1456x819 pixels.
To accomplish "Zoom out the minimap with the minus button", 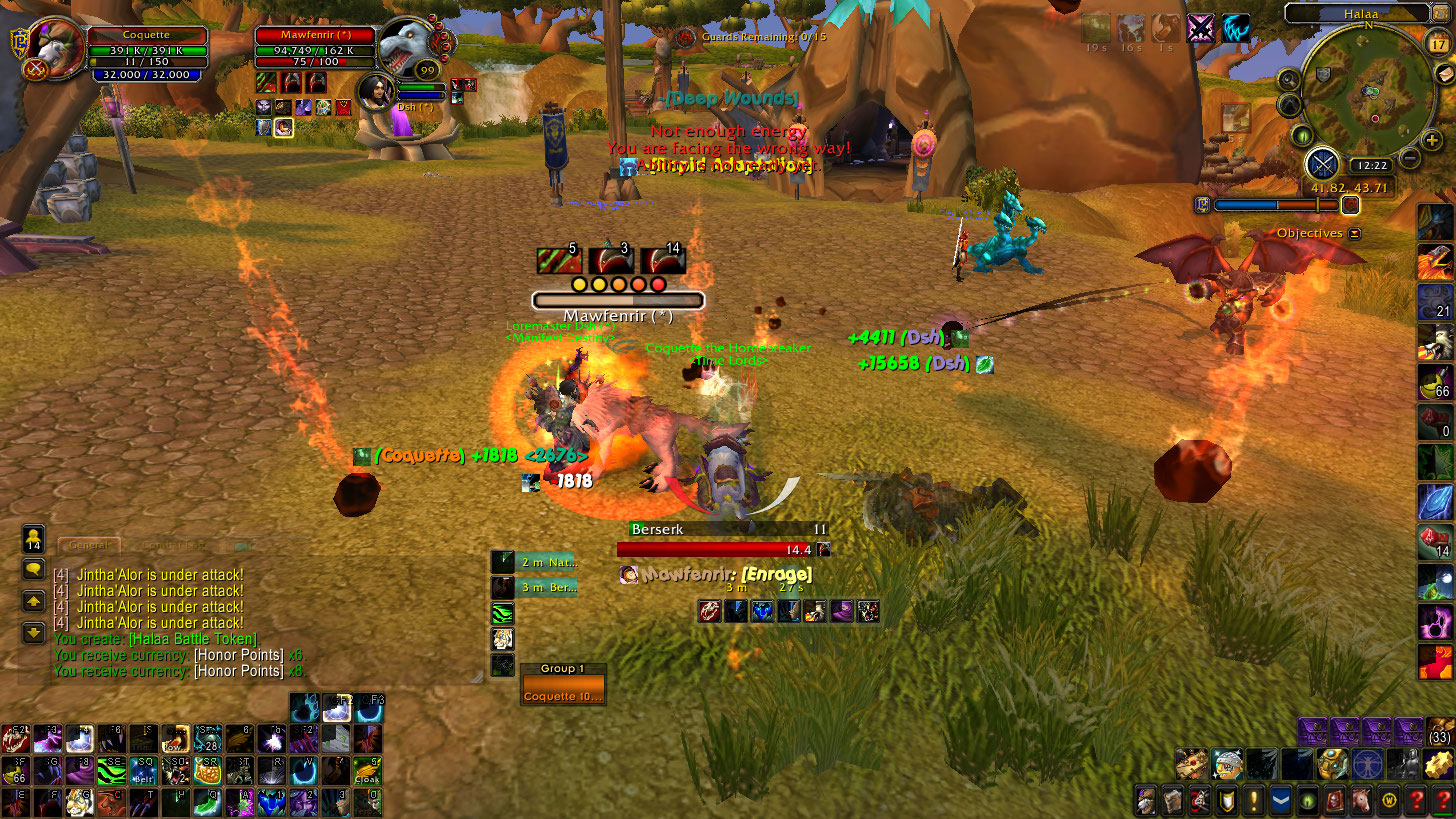I will pyautogui.click(x=1409, y=157).
